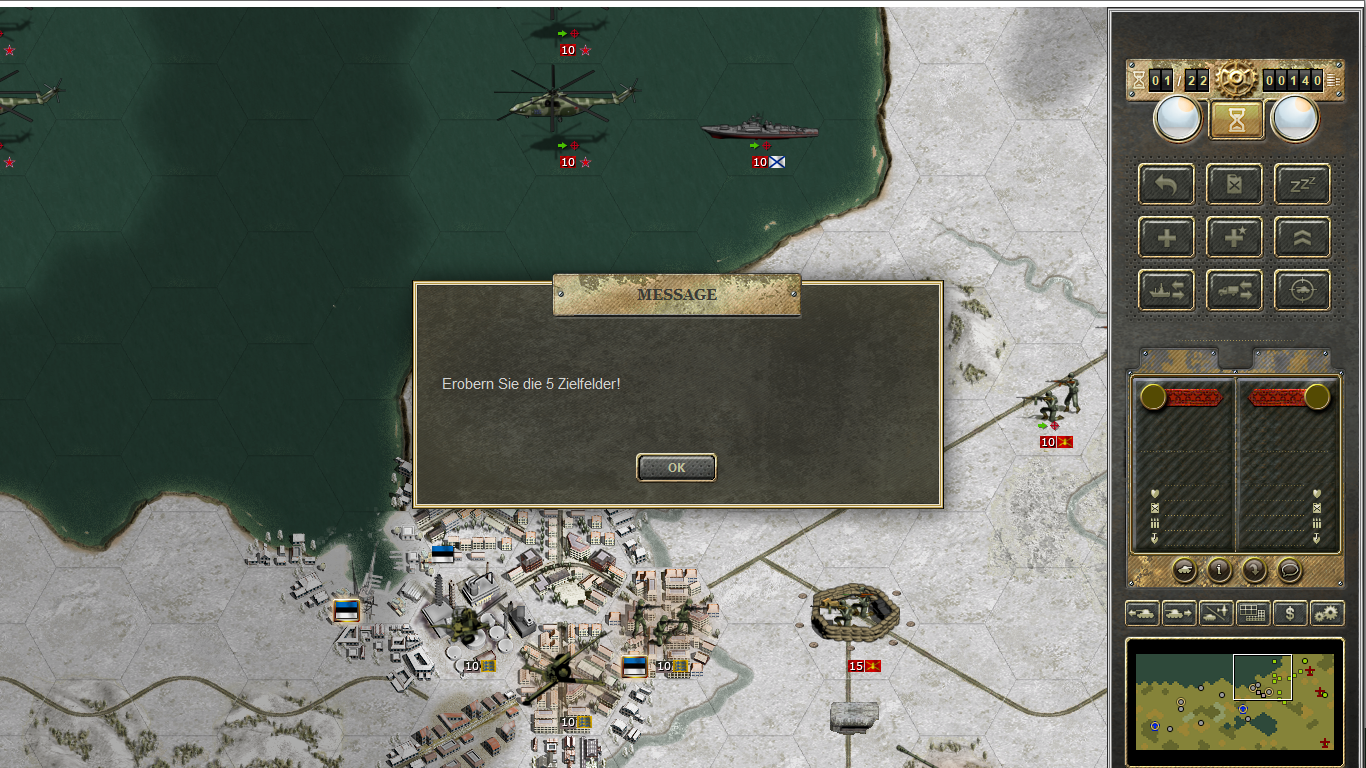
Task: Click the round tank icon under unit panel
Action: point(1184,570)
